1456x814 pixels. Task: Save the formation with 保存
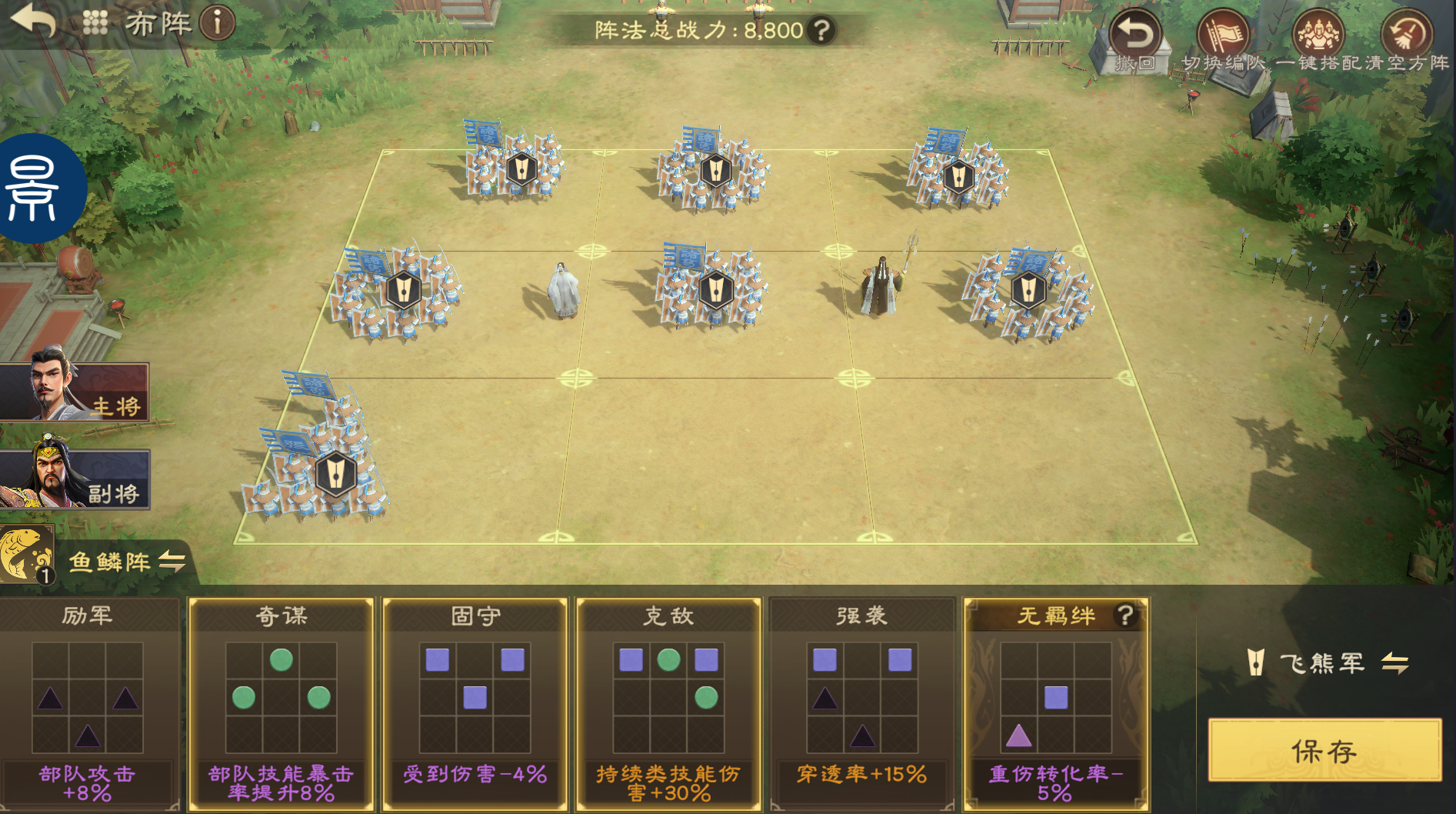[1324, 750]
